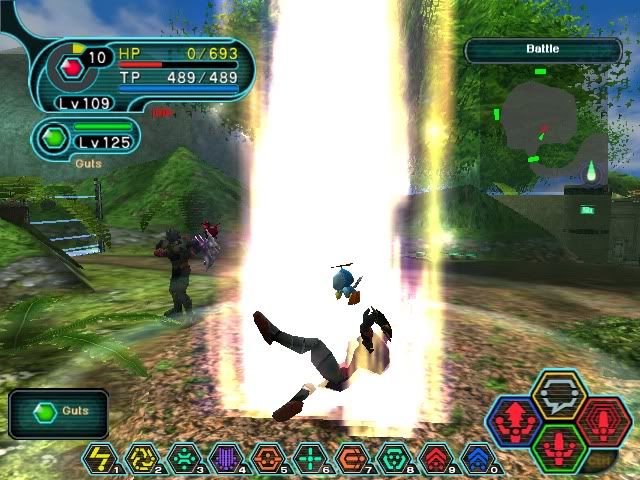Use the red chevron technique in slot 9
The image size is (640, 480).
[436, 458]
